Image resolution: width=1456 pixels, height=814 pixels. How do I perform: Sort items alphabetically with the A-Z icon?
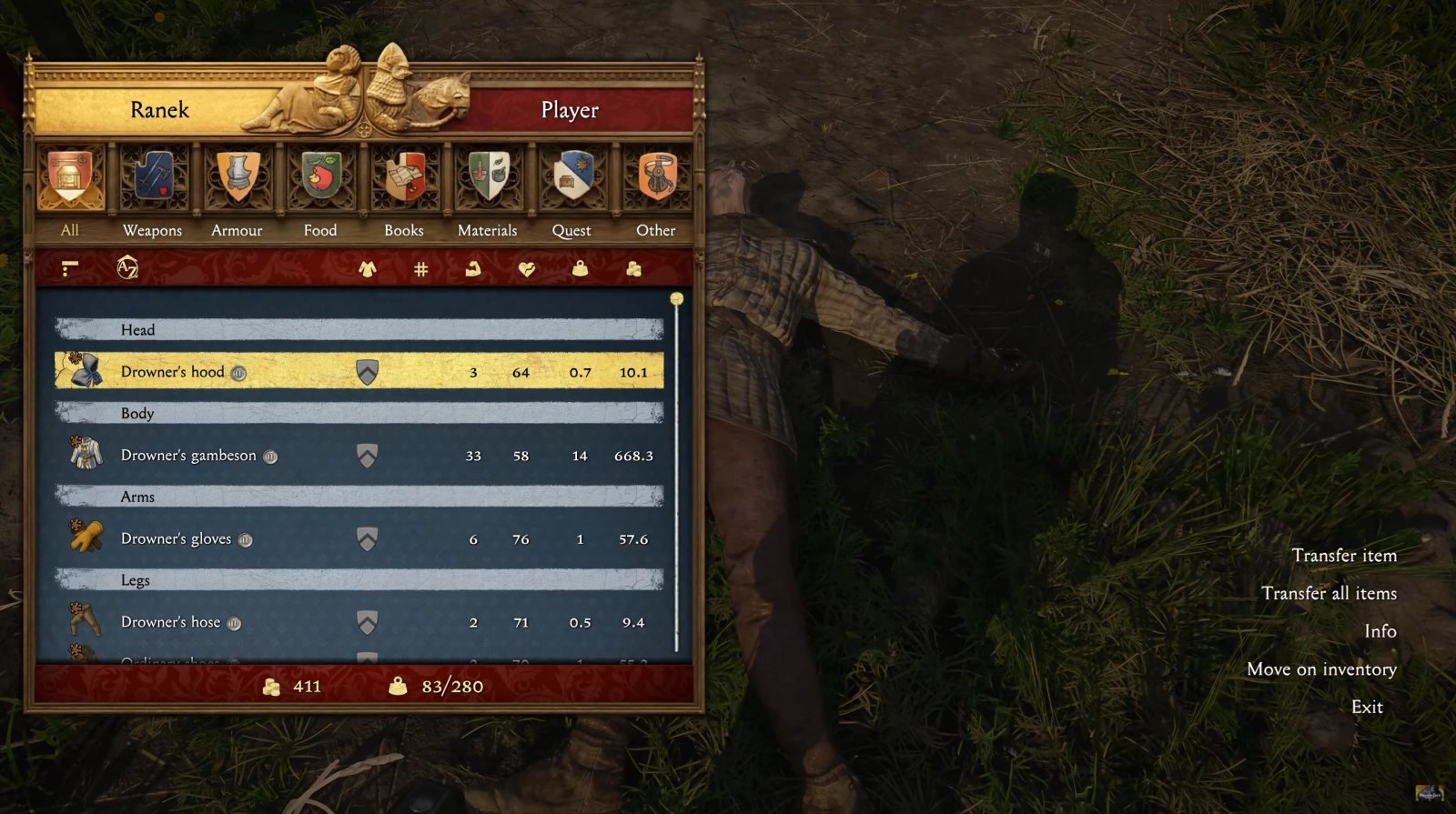point(128,268)
